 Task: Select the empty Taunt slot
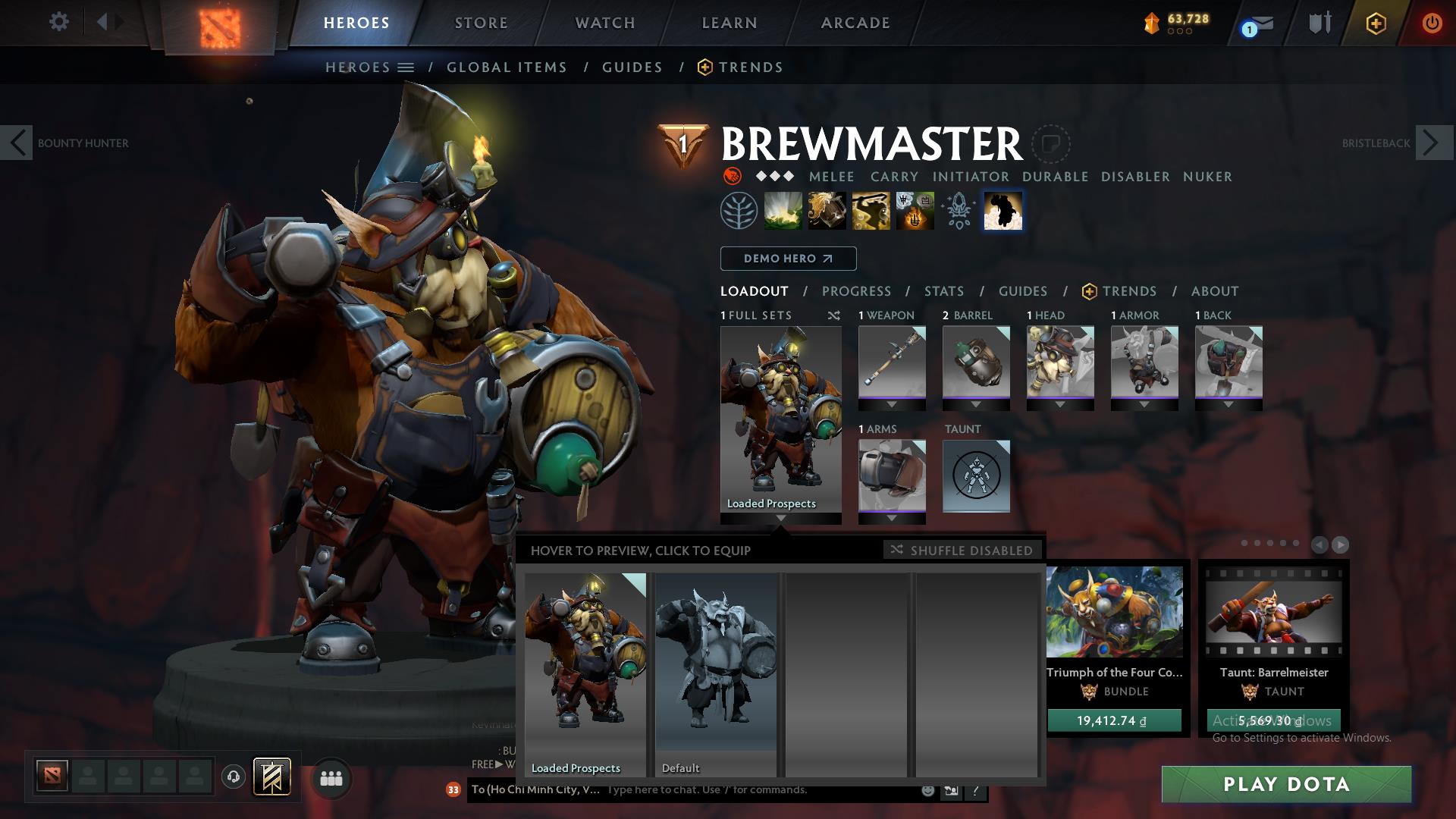976,477
